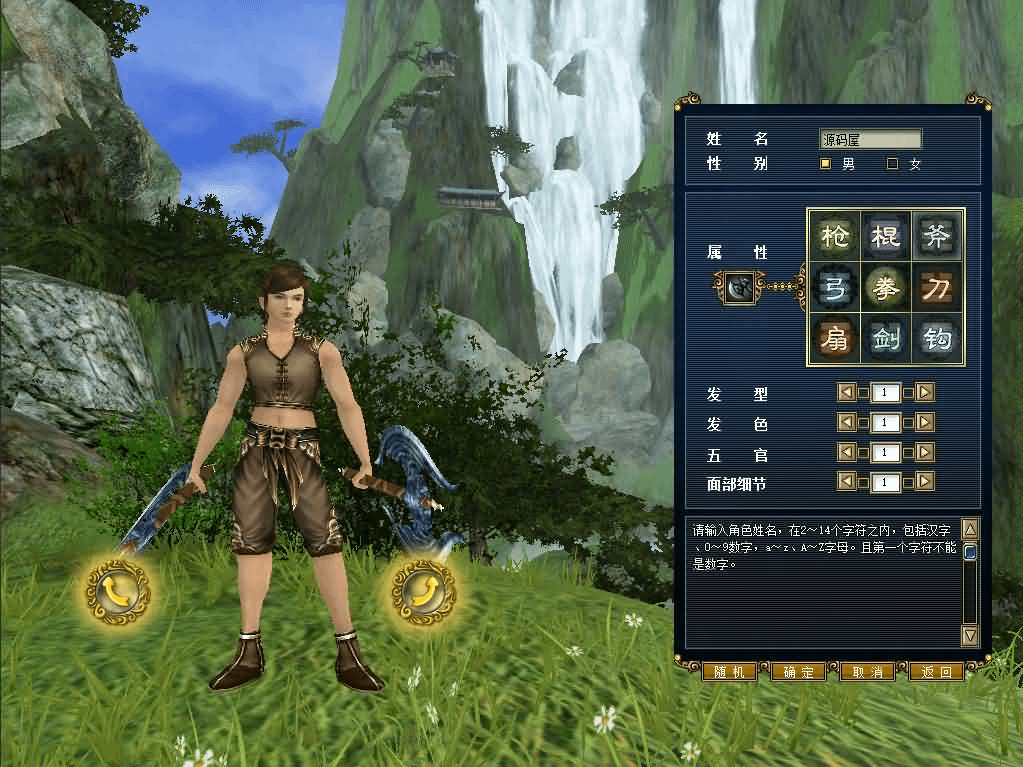The width and height of the screenshot is (1023, 767).
Task: Choose the hook (钩) weapon attribute
Action: (937, 340)
